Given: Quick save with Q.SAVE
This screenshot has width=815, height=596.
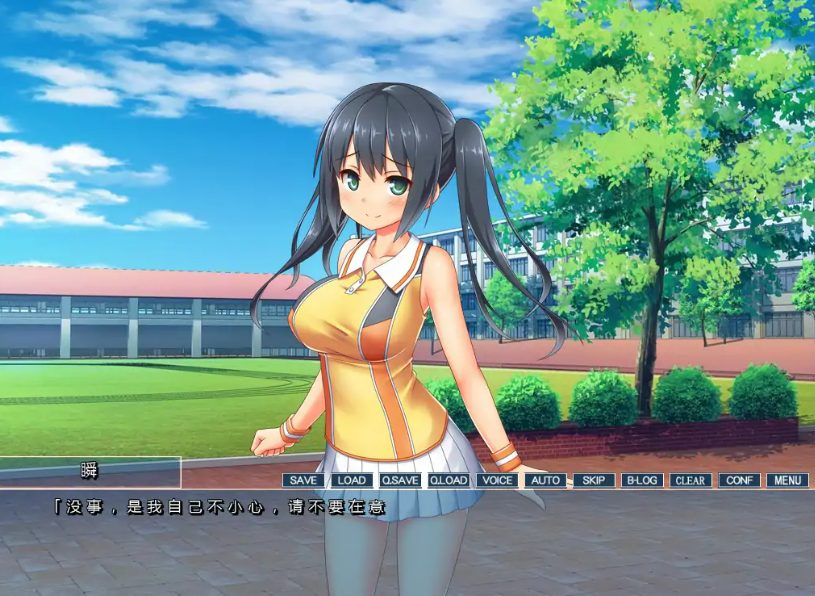Looking at the screenshot, I should tap(400, 480).
